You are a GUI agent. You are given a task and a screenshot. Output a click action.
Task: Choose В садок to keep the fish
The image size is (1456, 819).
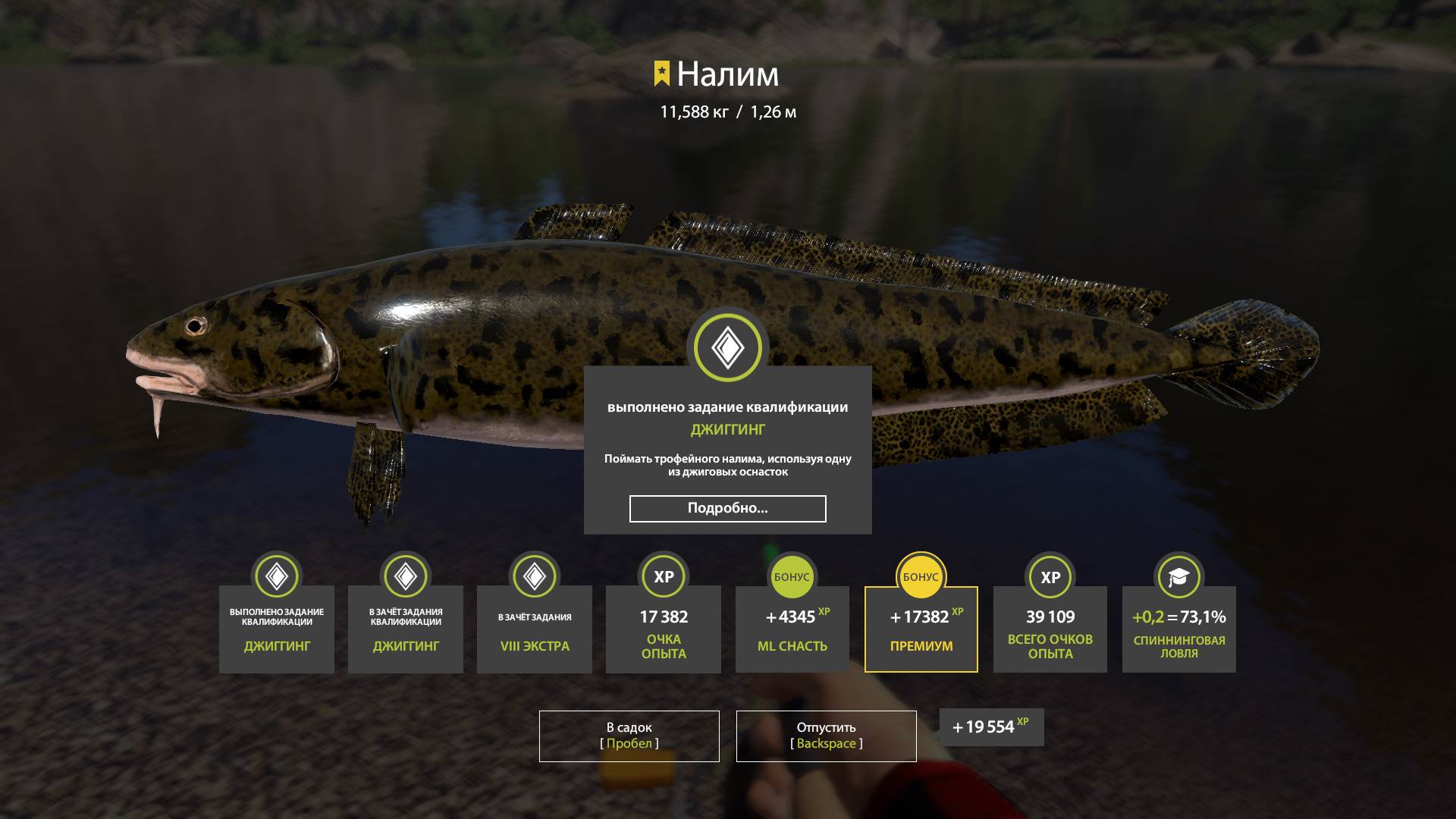point(629,736)
